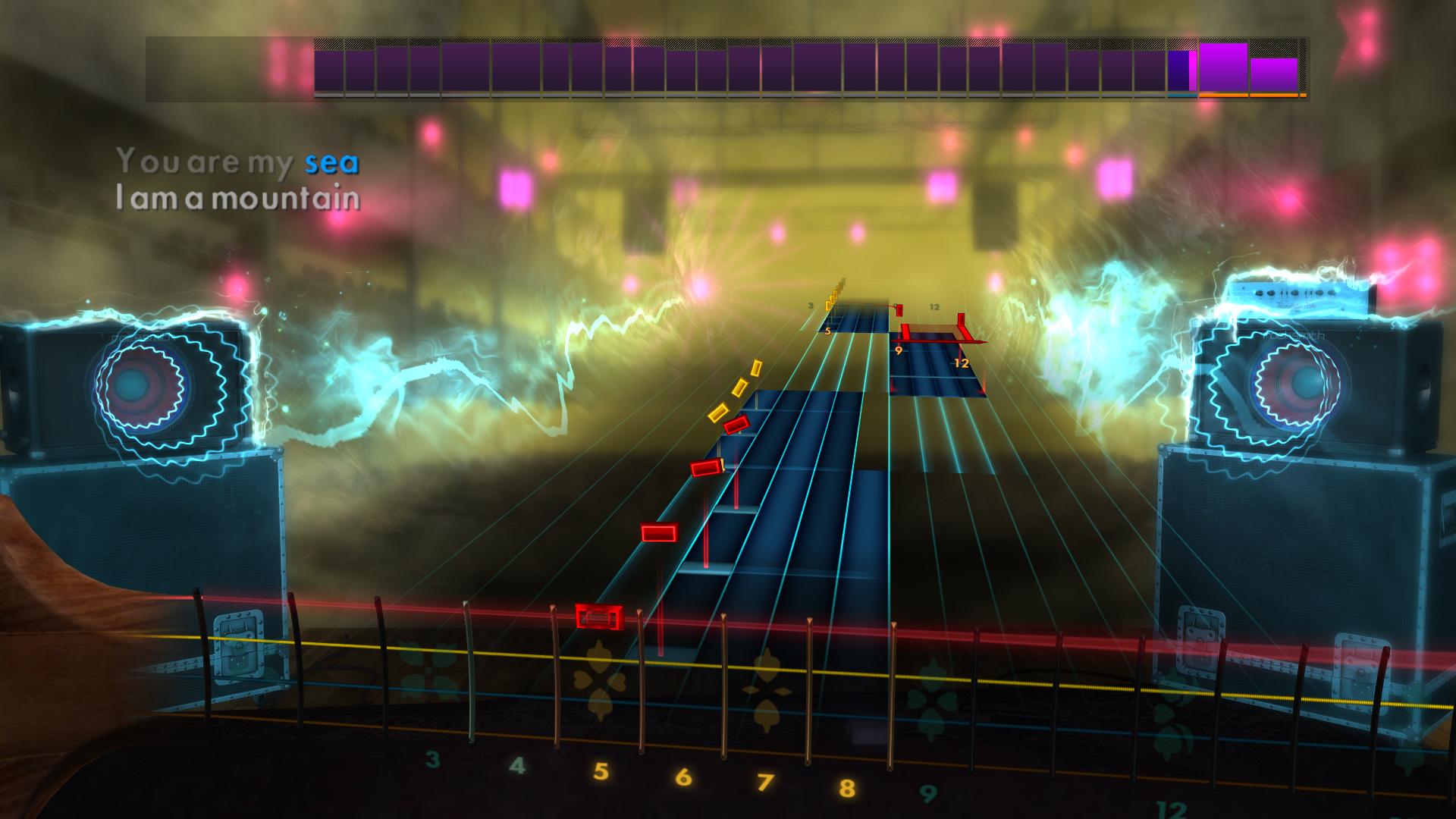Click the fret 12 indicator above the notes
The image size is (1456, 819).
934,308
